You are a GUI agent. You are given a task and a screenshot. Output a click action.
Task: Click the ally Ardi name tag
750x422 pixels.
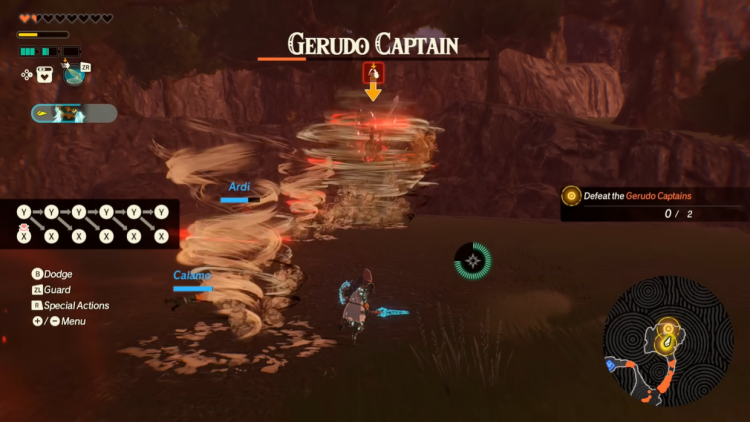click(238, 187)
